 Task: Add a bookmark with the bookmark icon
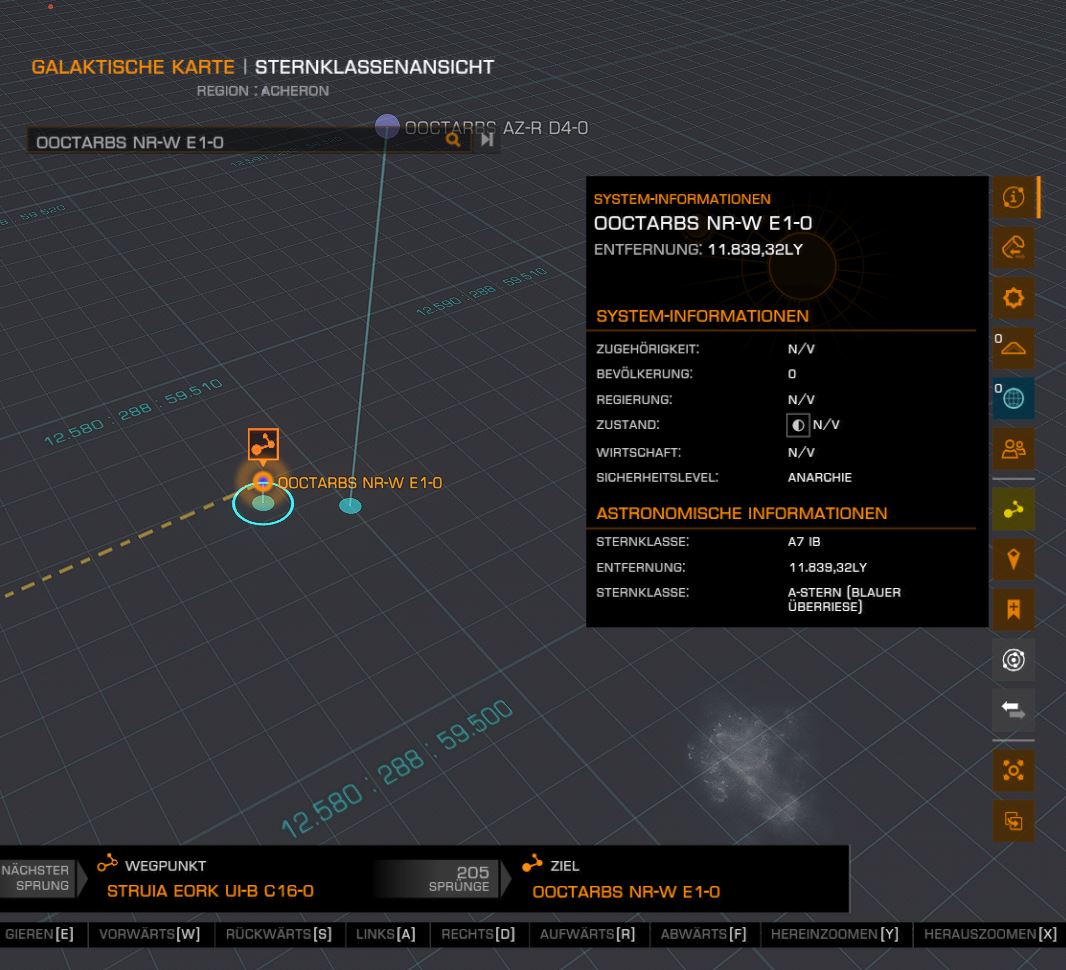(1014, 609)
